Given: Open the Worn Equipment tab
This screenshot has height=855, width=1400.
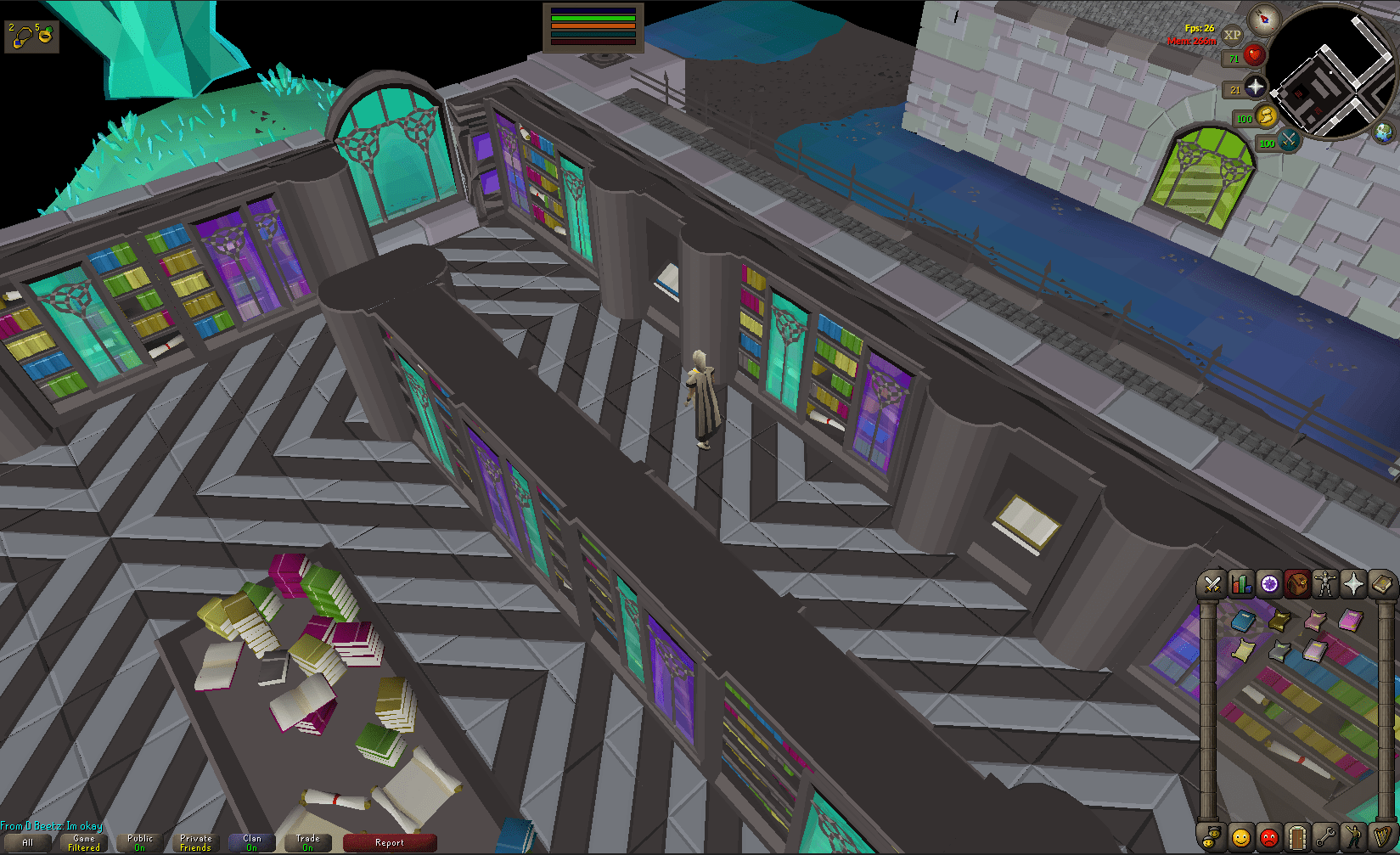Looking at the screenshot, I should coord(1324,583).
